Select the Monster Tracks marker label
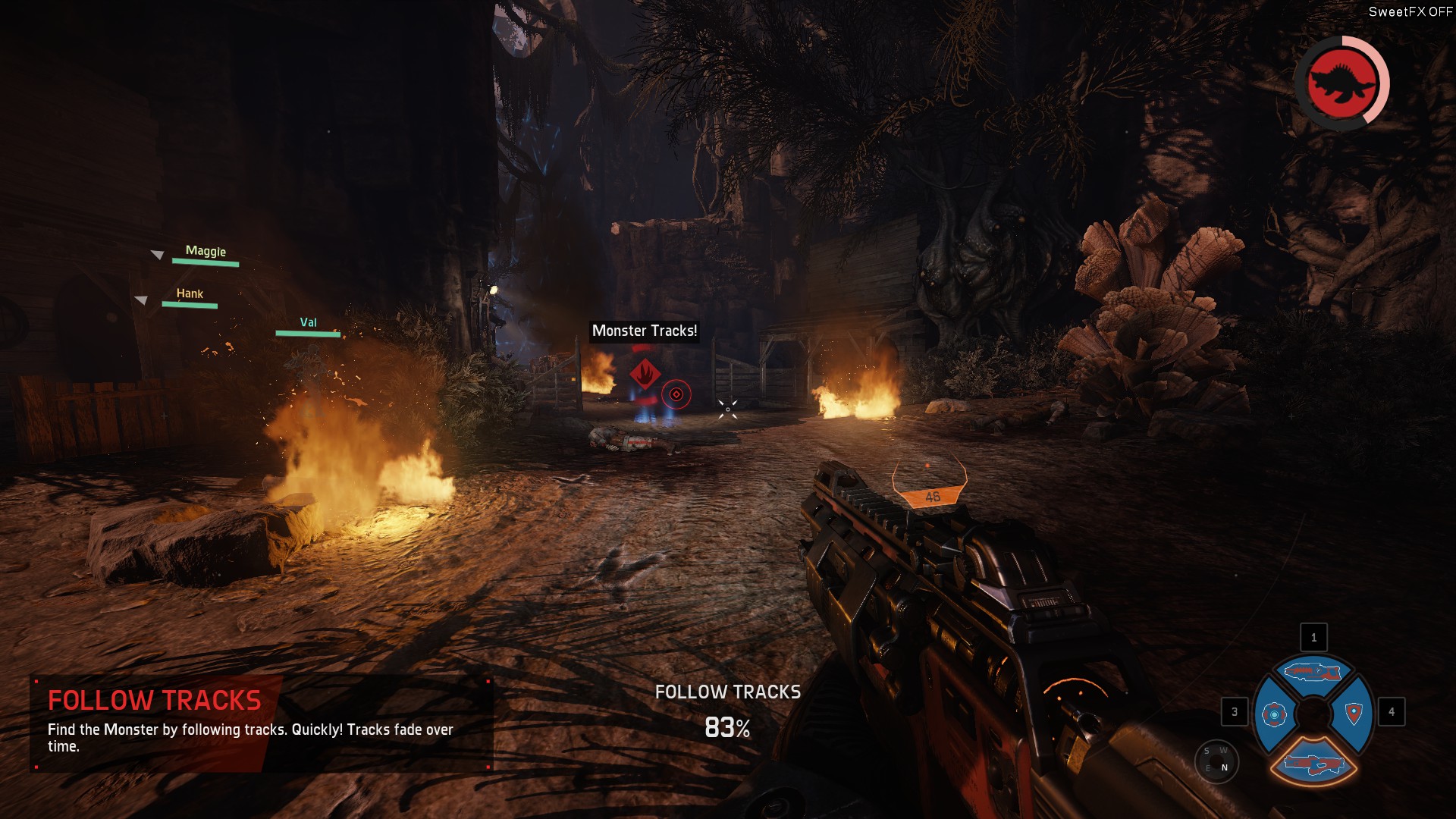The height and width of the screenshot is (819, 1456). 645,331
